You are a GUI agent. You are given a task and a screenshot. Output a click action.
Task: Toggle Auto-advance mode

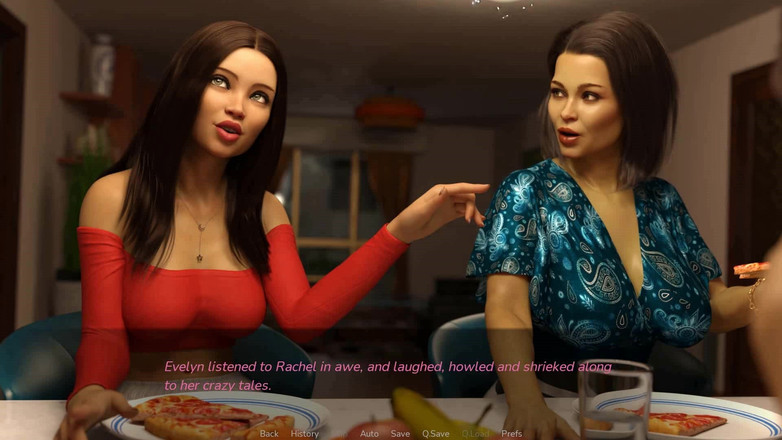point(369,434)
